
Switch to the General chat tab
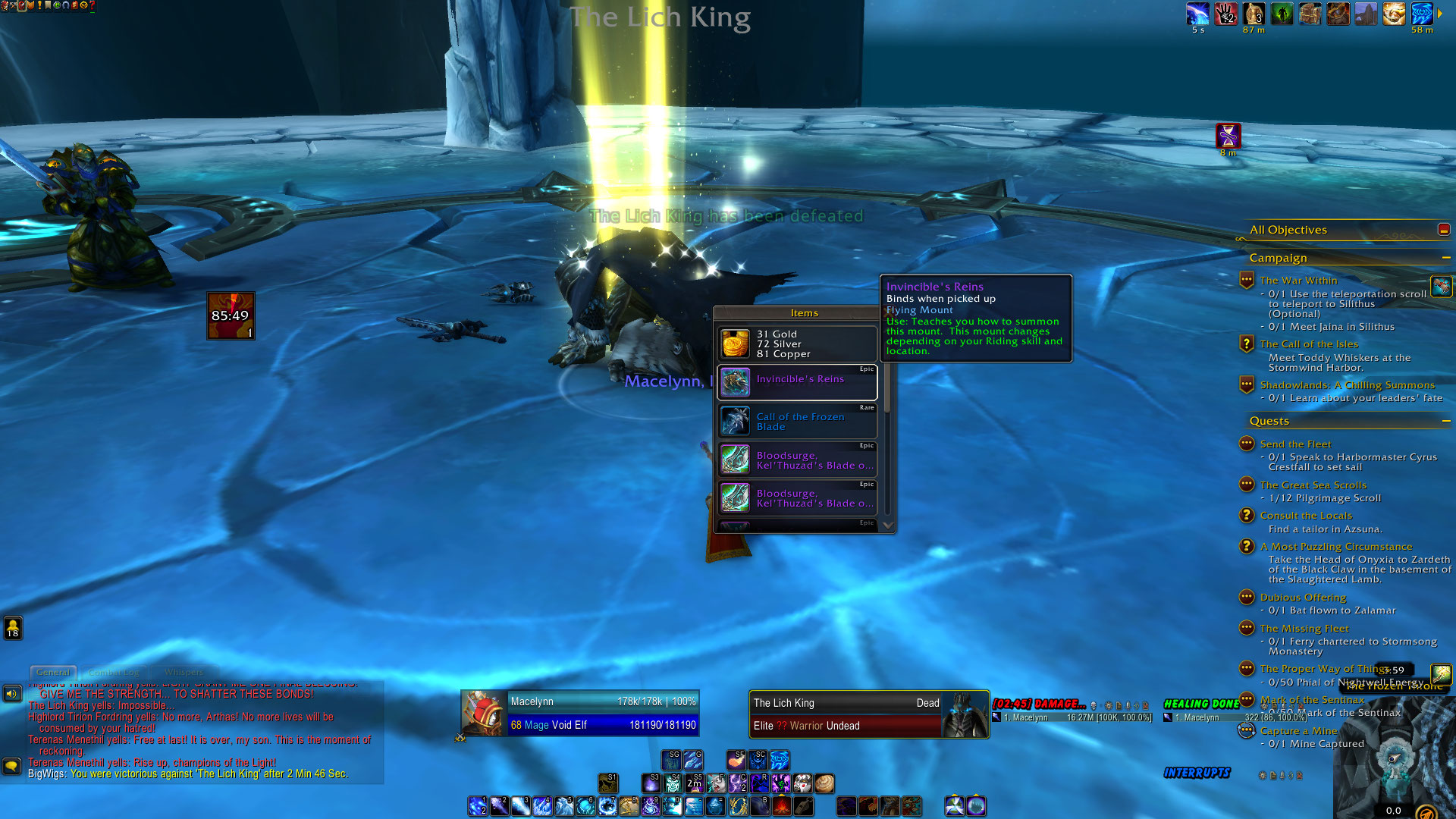(x=53, y=672)
